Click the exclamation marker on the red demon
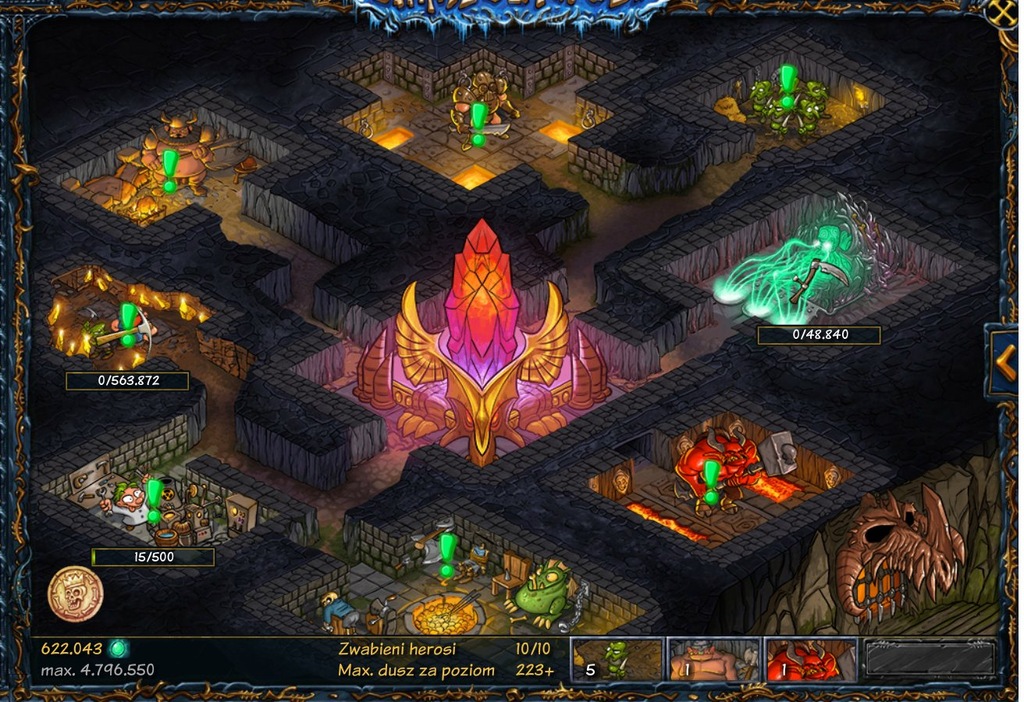This screenshot has width=1024, height=702. 711,480
